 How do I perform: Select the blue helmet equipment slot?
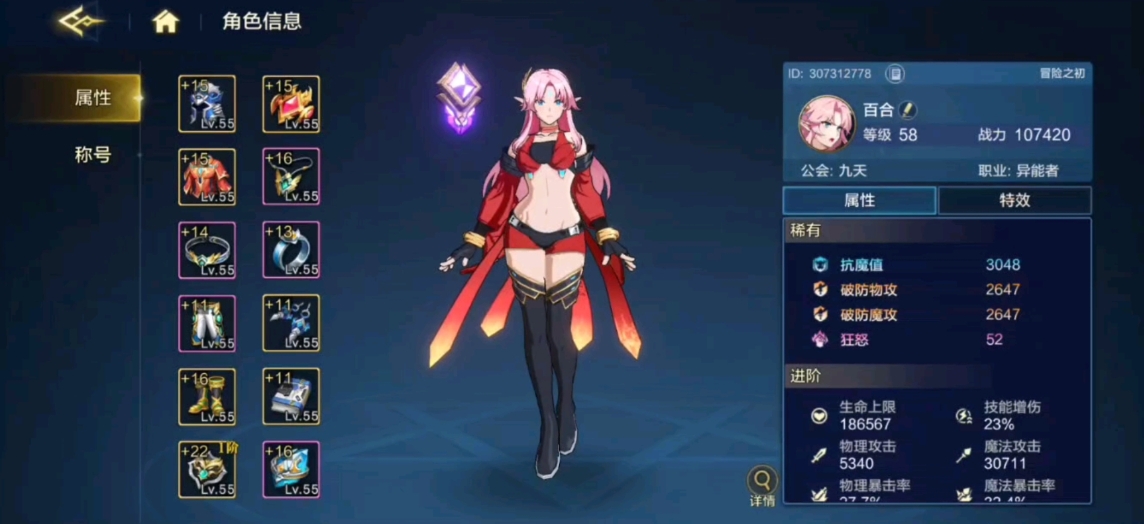(x=207, y=103)
